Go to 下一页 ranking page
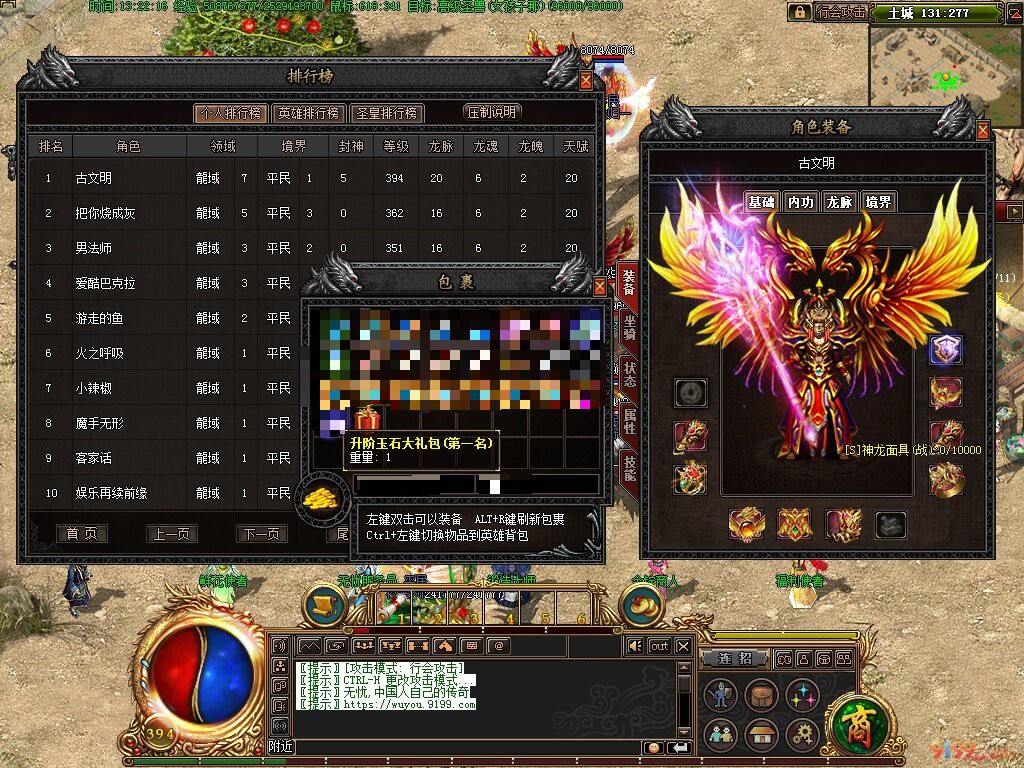This screenshot has width=1024, height=768. tap(261, 534)
